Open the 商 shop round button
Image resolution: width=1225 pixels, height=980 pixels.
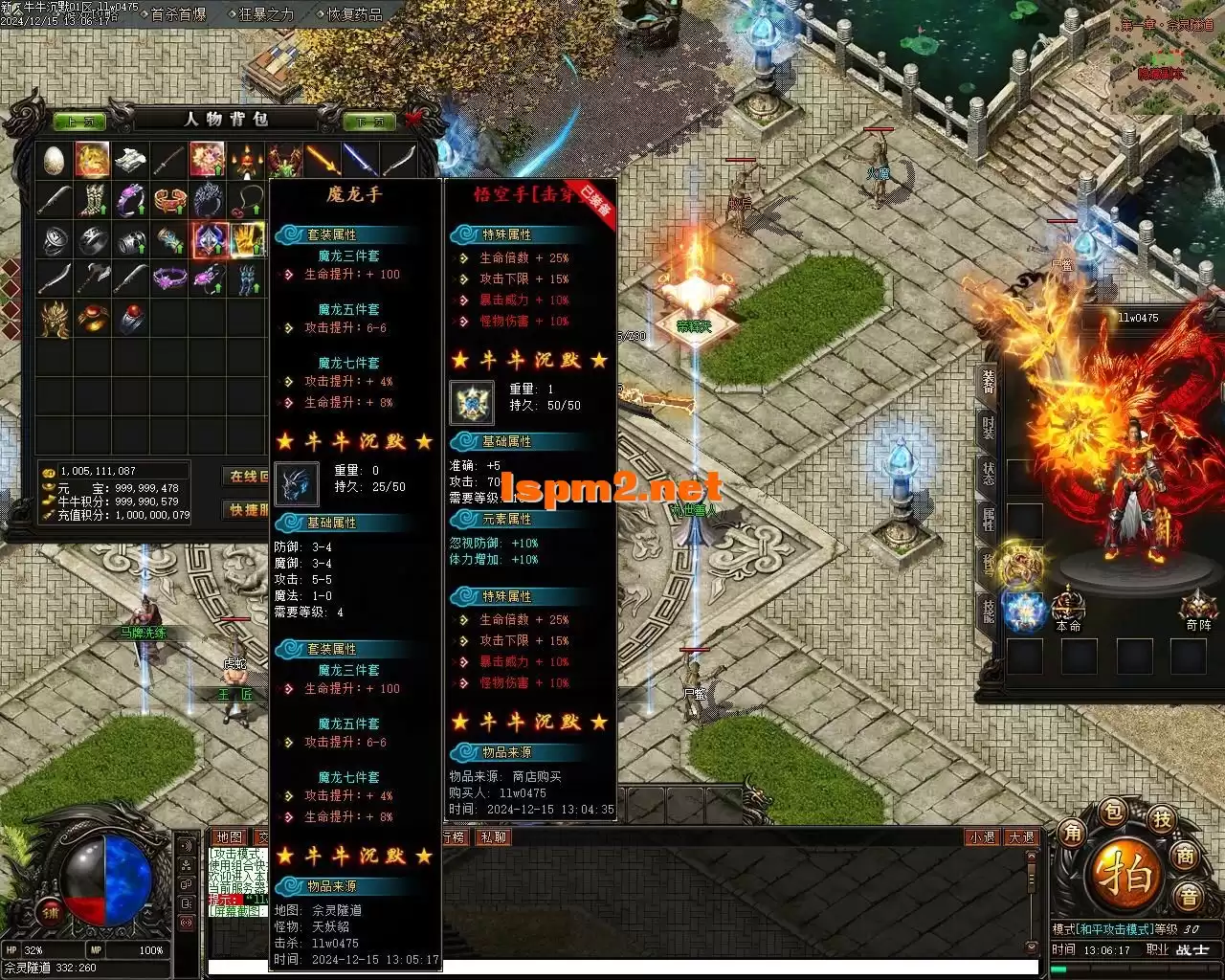coord(1185,856)
